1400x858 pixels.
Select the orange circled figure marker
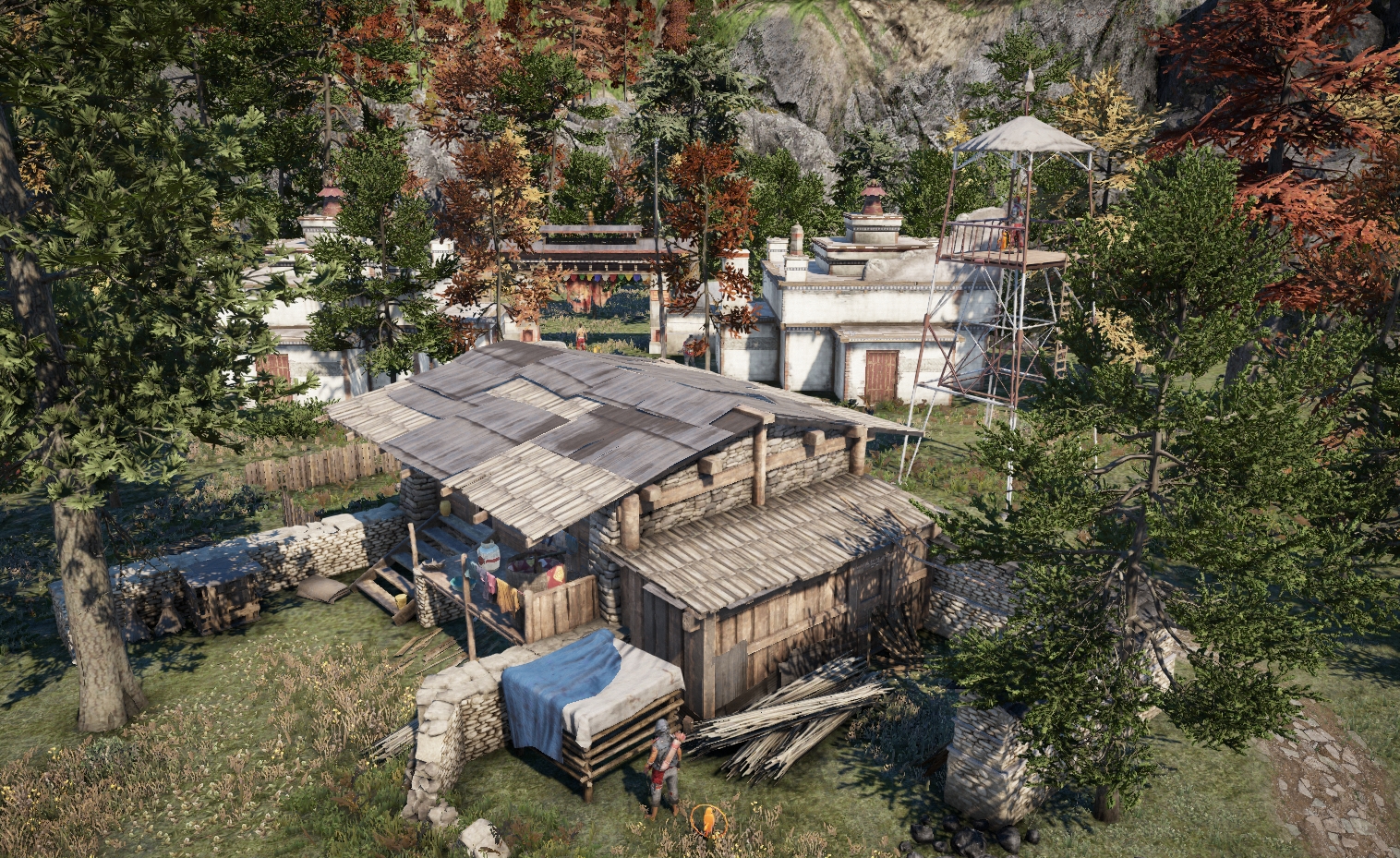tap(708, 819)
